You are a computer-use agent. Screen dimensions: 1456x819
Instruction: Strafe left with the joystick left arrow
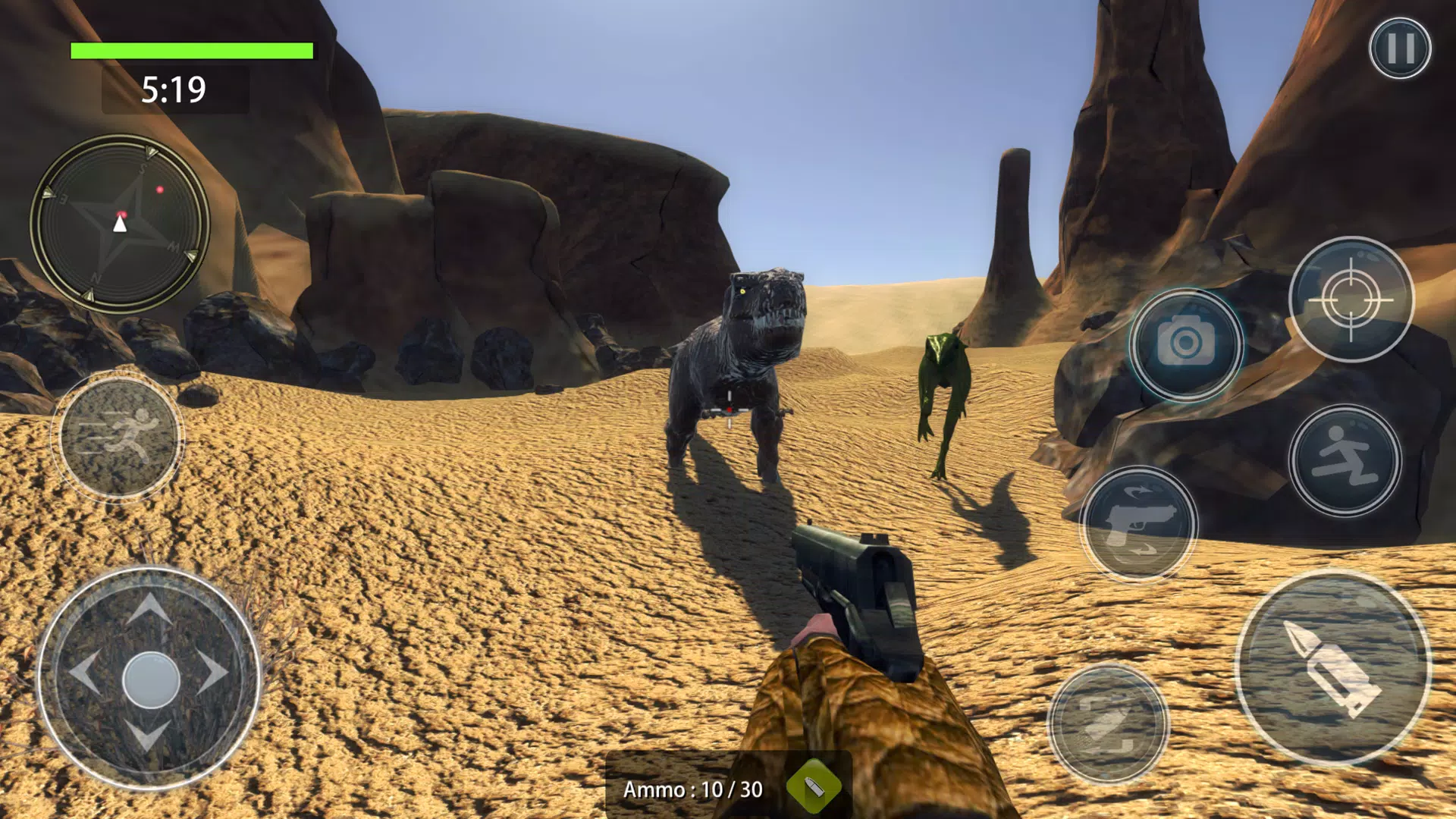[83, 672]
